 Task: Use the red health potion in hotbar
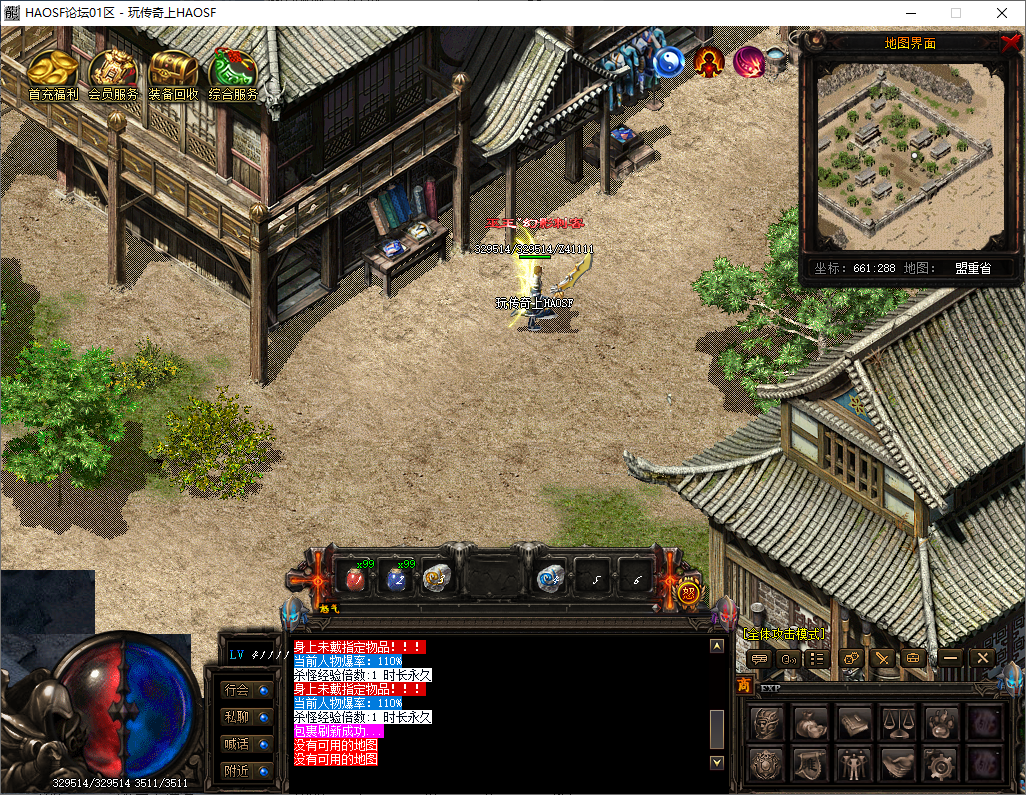[354, 578]
